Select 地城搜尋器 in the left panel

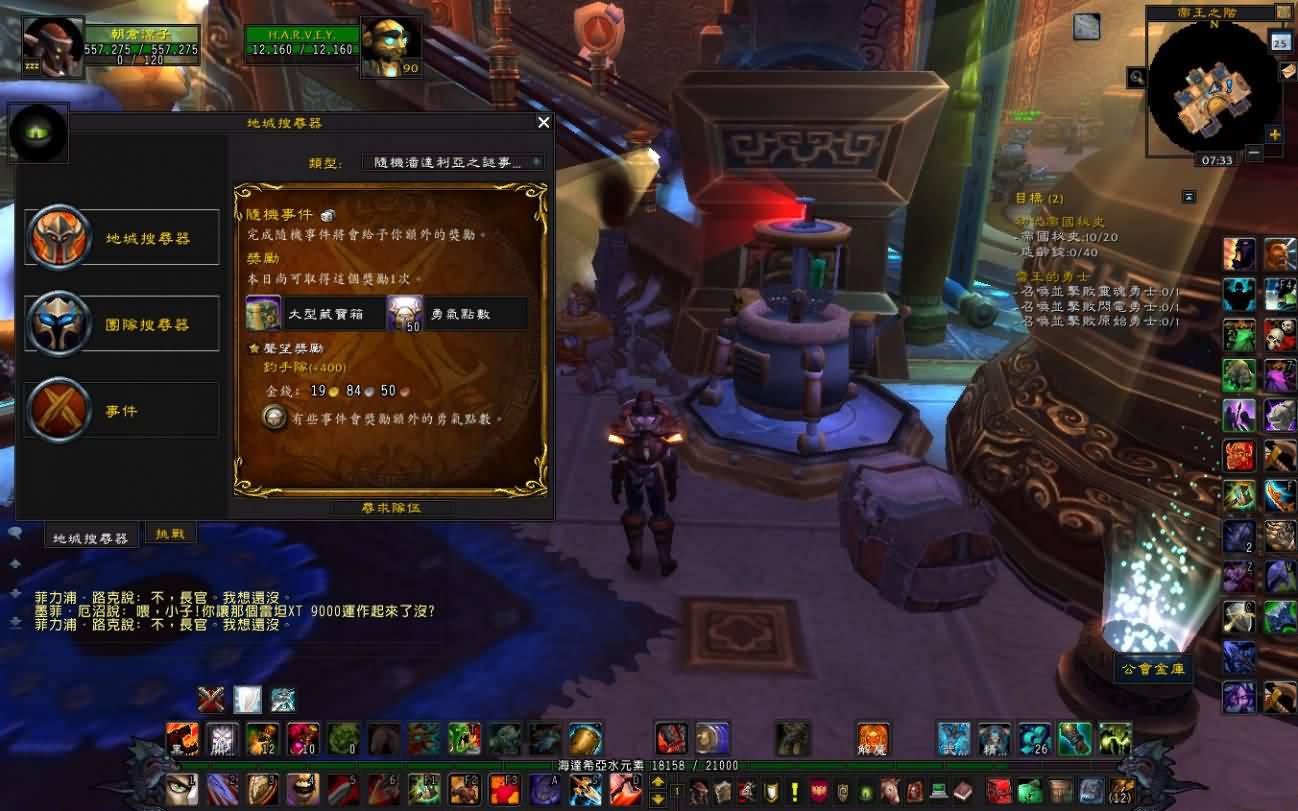click(x=122, y=238)
